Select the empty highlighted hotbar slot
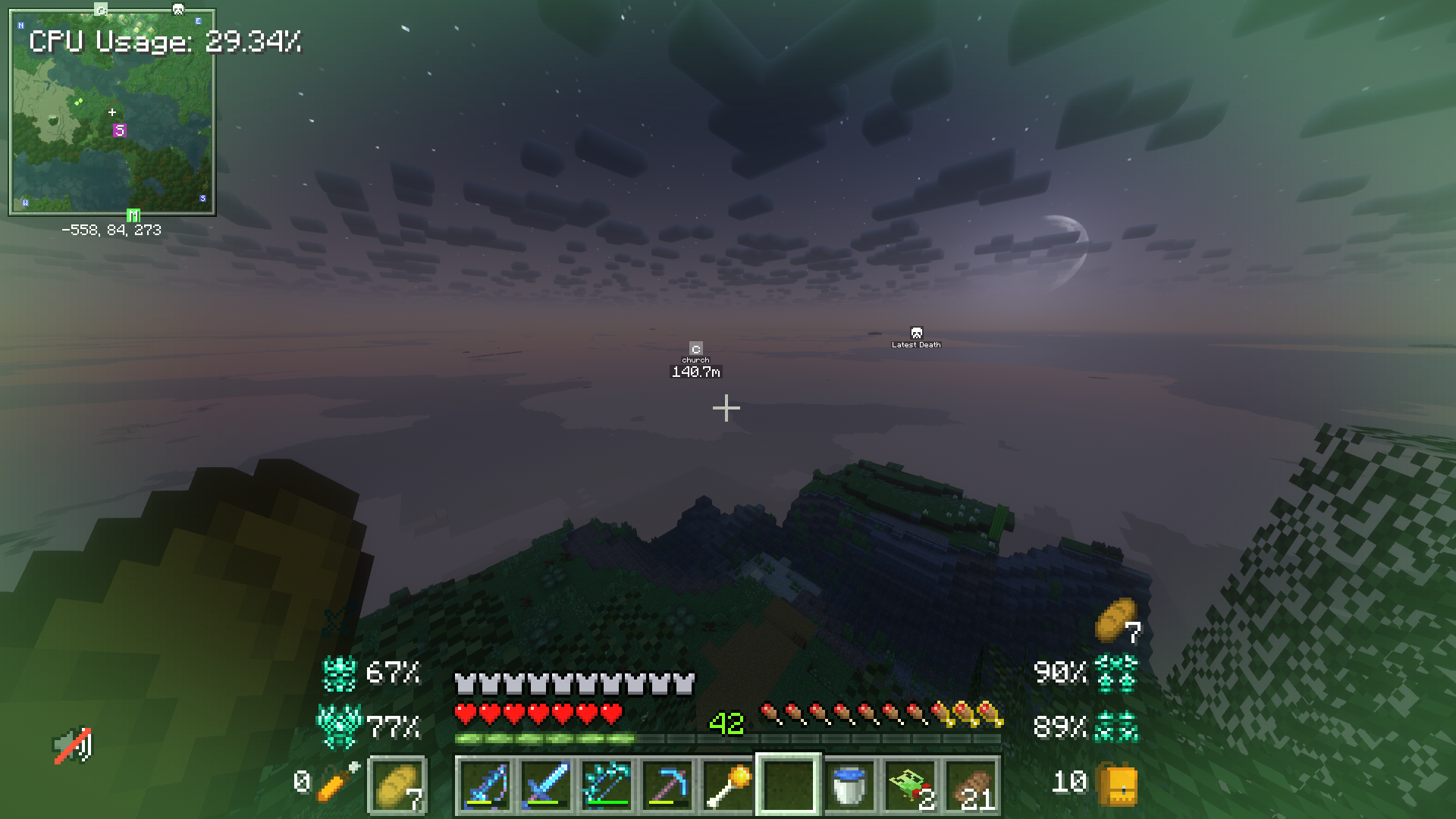 coord(789,786)
